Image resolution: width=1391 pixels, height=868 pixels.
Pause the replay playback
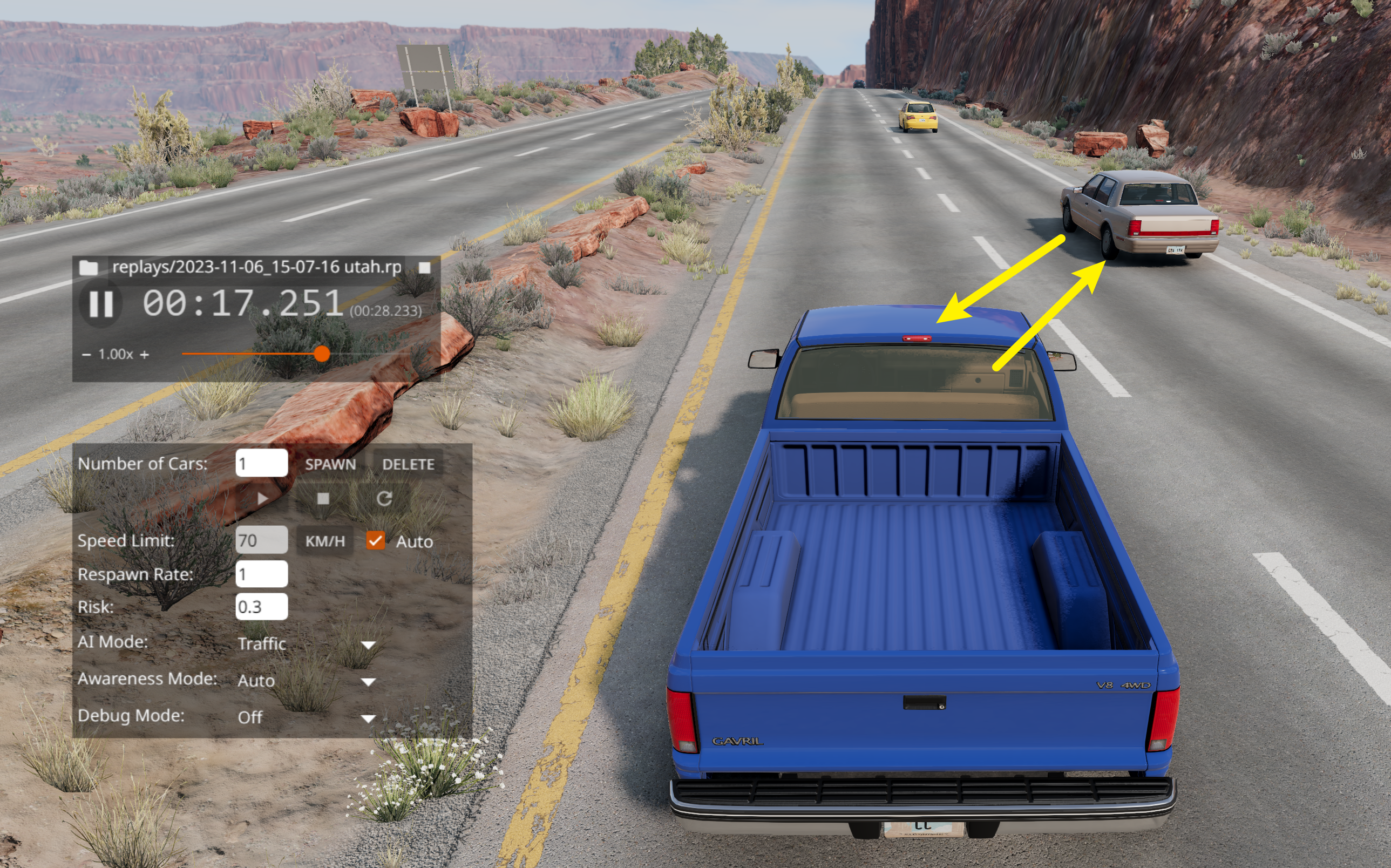[x=100, y=304]
